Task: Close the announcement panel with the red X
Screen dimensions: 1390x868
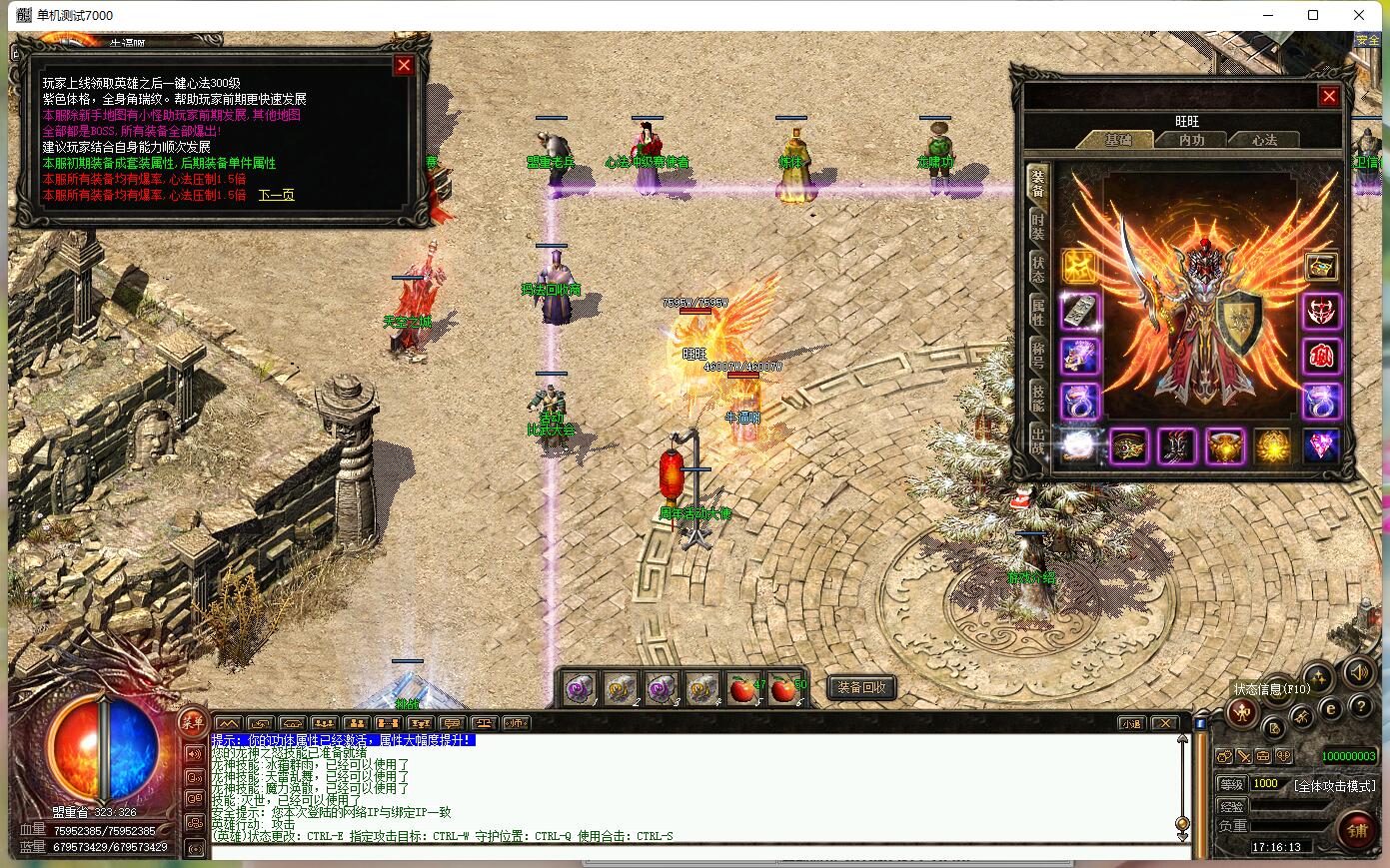Action: click(404, 65)
